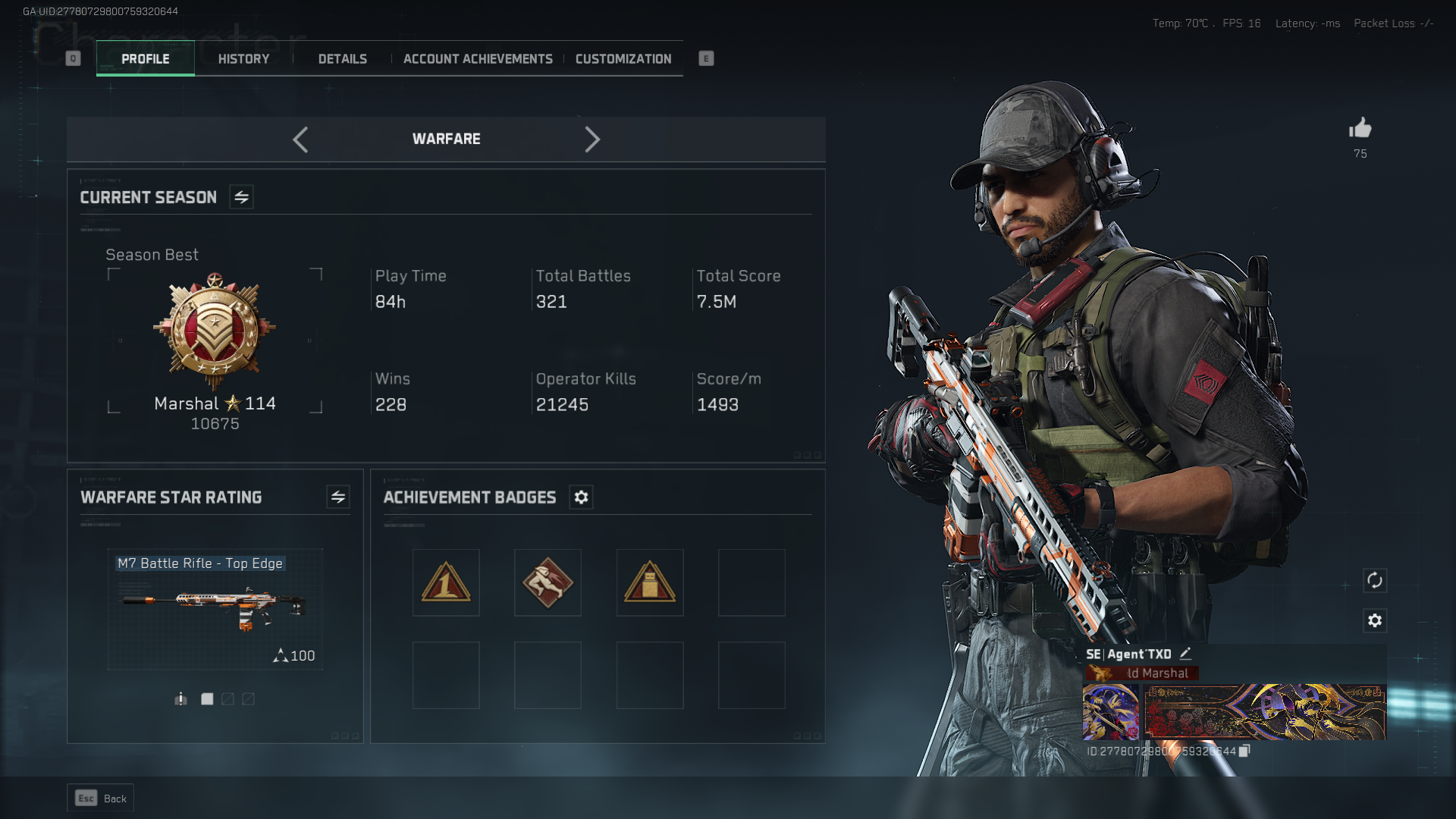Screen dimensions: 1456x819
Task: Click the left arrow beside Warfare
Action: [300, 140]
